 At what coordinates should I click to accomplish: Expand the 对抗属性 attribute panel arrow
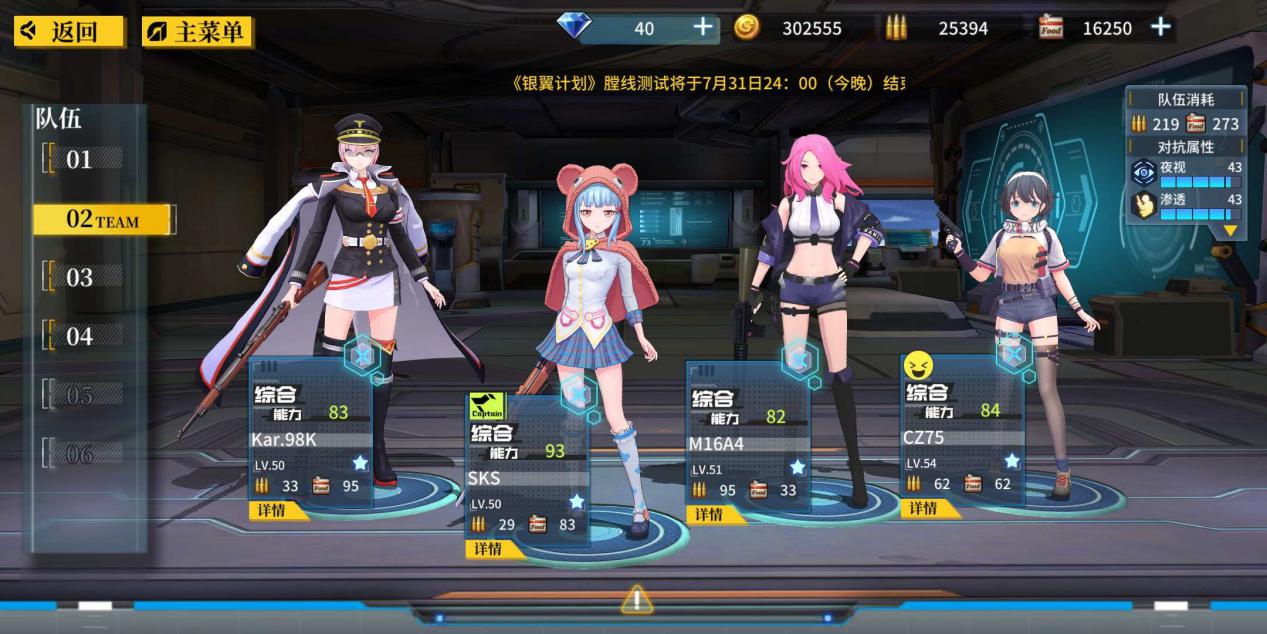point(1229,231)
